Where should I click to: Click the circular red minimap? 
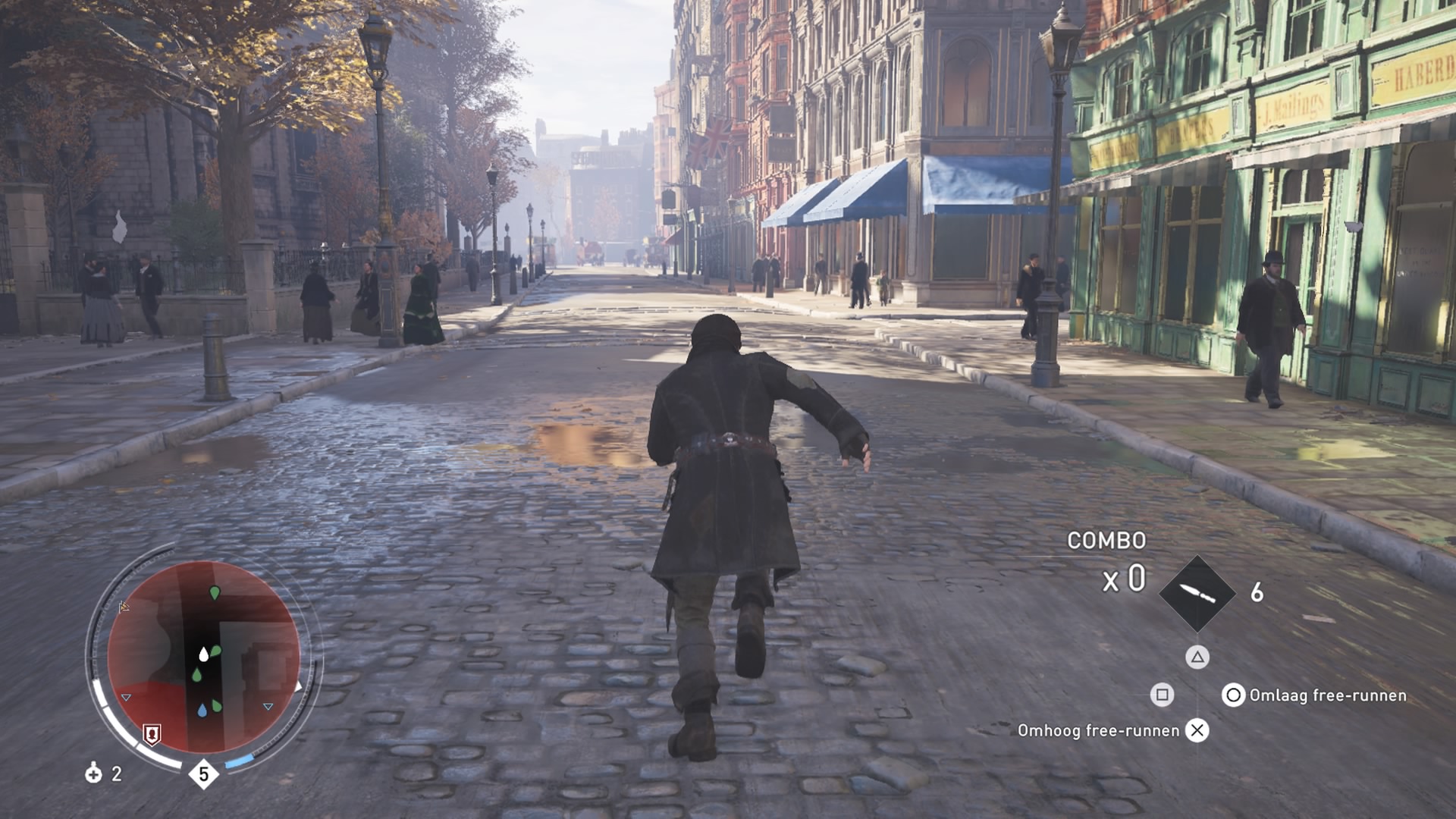(203, 657)
